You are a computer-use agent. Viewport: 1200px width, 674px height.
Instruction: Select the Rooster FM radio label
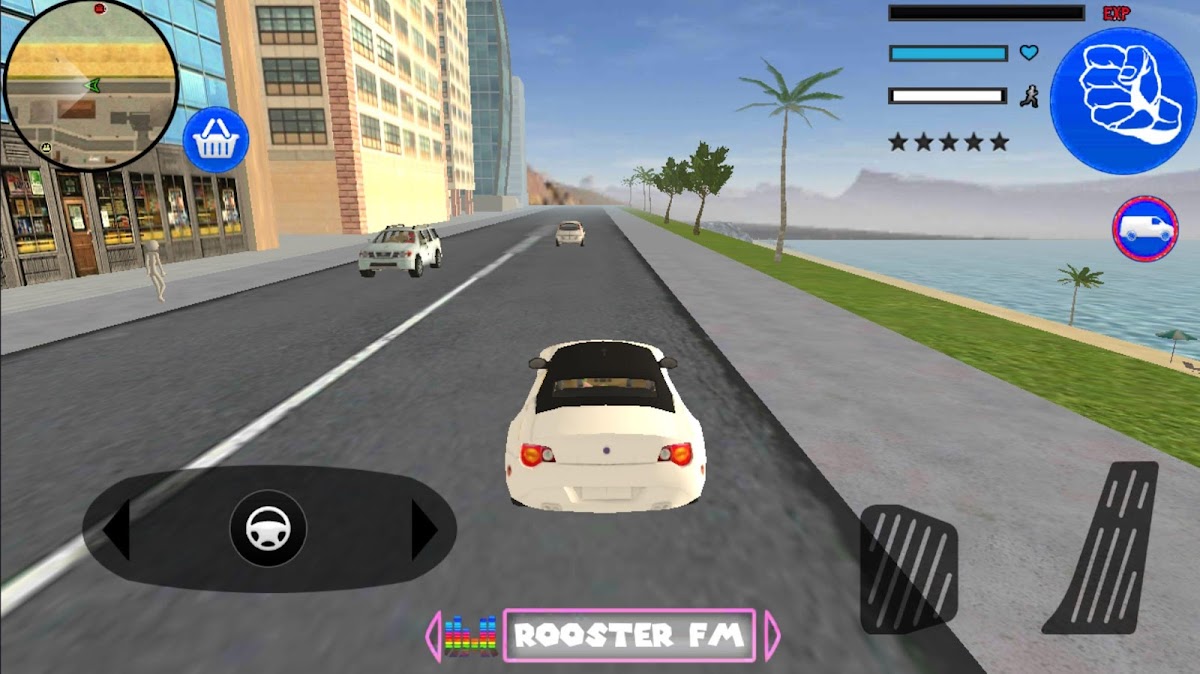coord(629,635)
